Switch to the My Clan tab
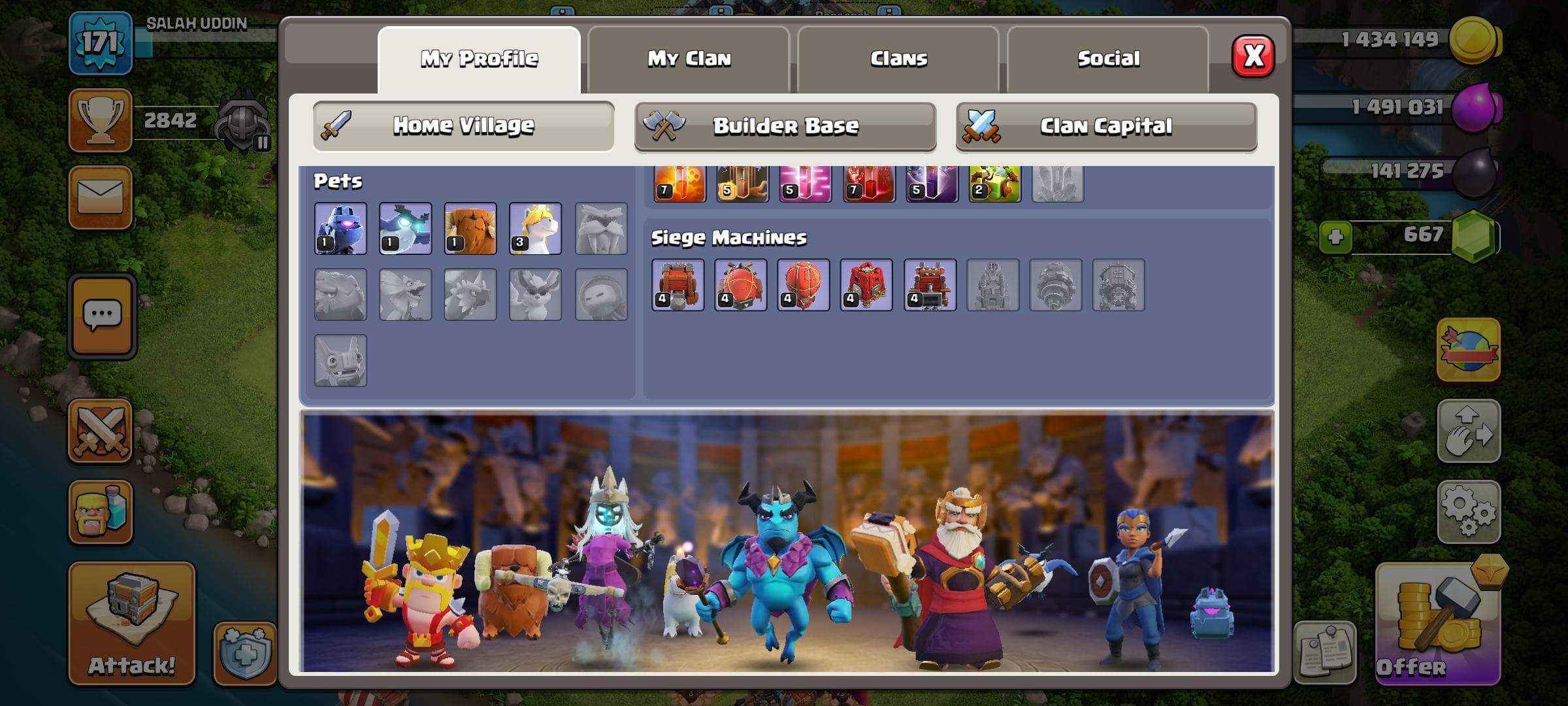The image size is (1568, 706). coord(689,59)
